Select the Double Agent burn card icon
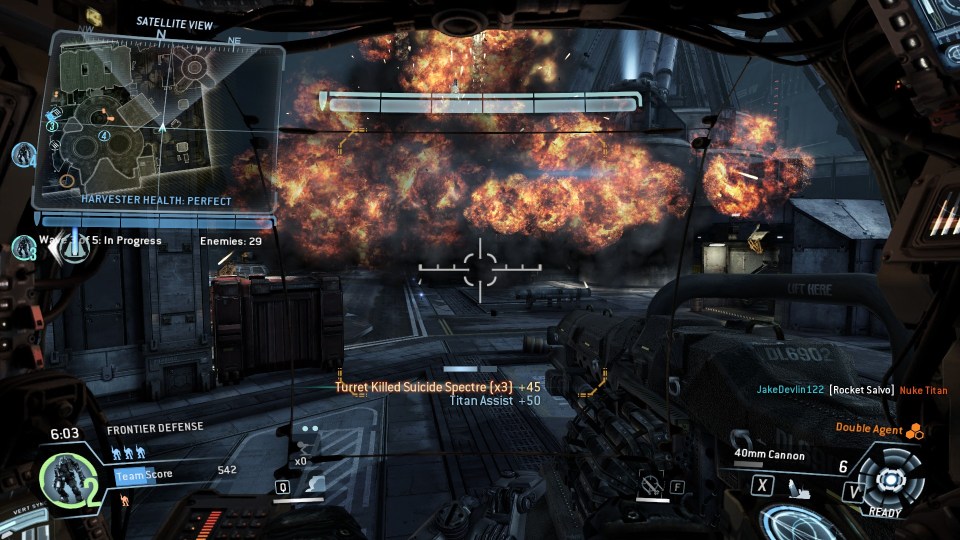960x540 pixels. pyautogui.click(x=913, y=432)
